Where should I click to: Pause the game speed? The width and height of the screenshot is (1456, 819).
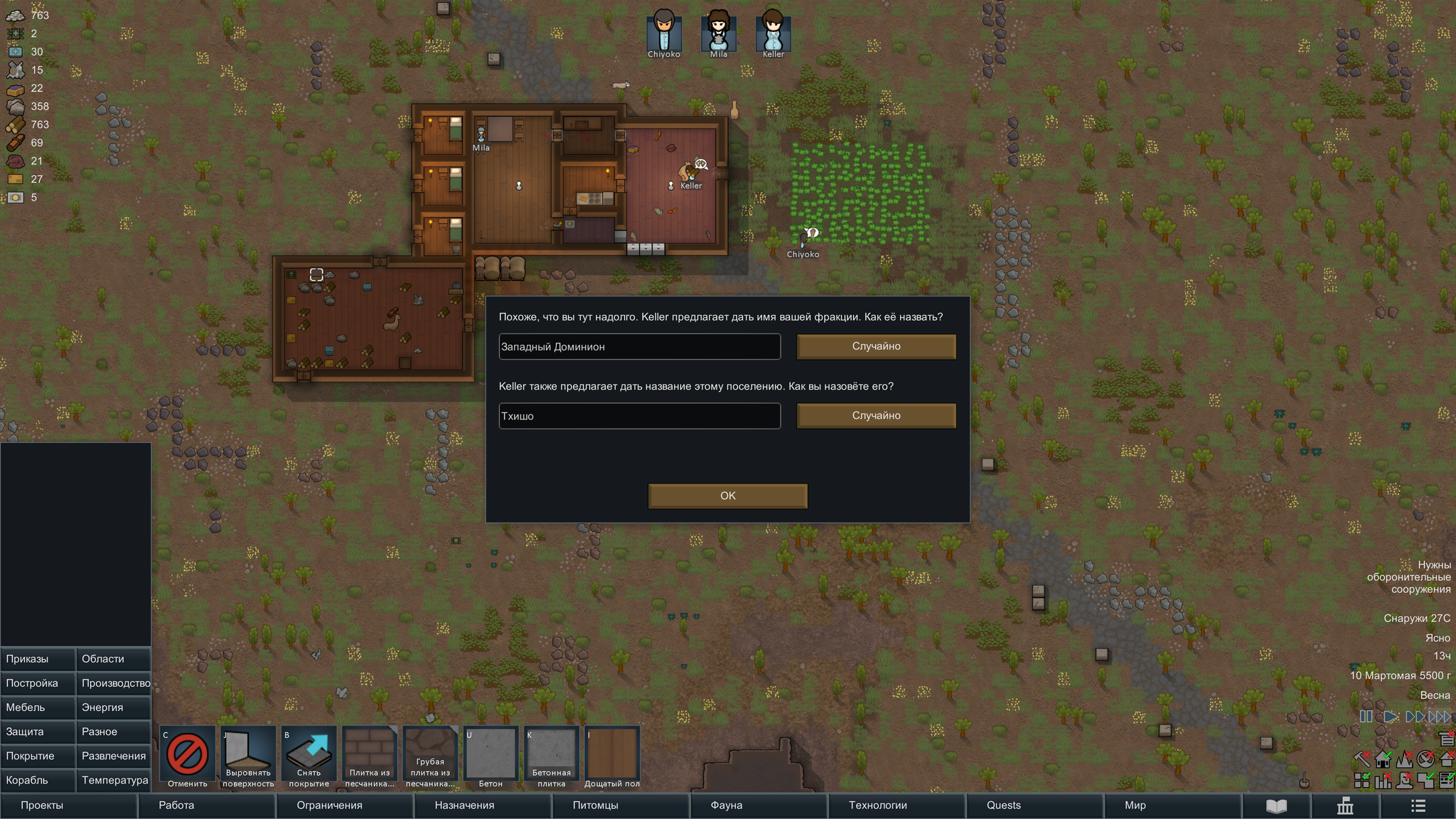[x=1366, y=717]
